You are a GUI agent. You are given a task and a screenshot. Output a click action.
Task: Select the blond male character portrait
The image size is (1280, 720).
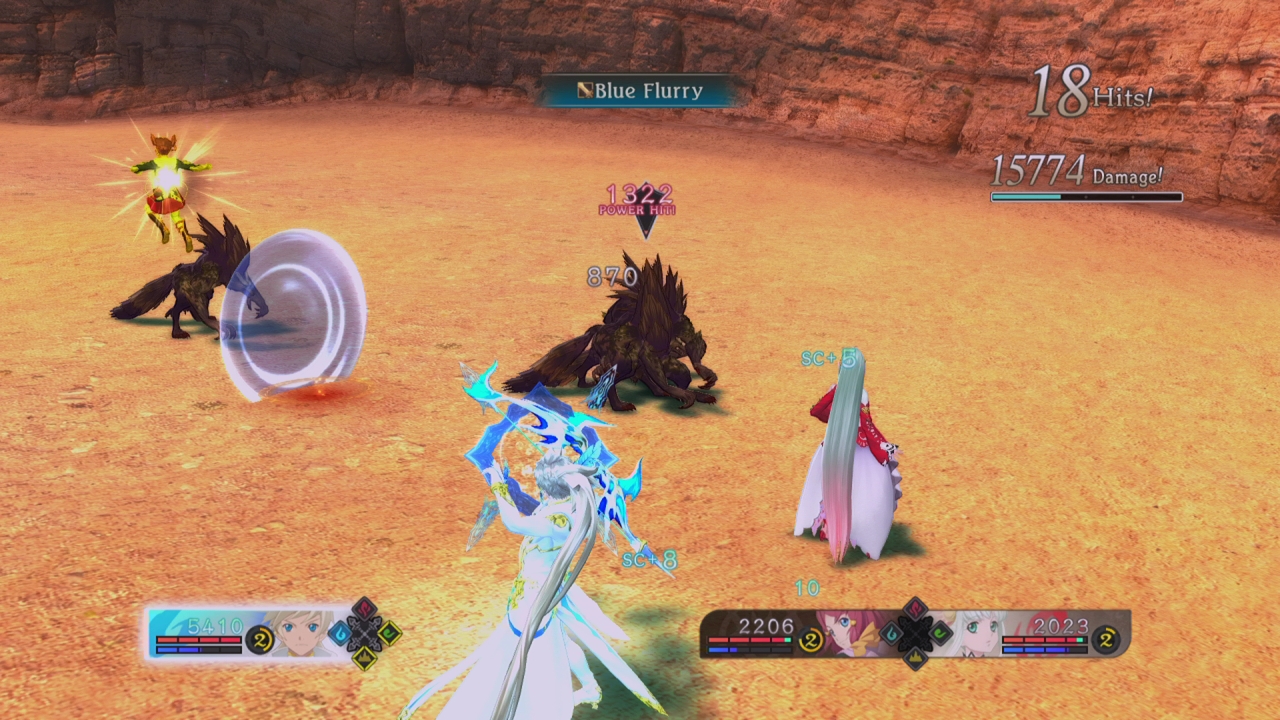[x=304, y=632]
